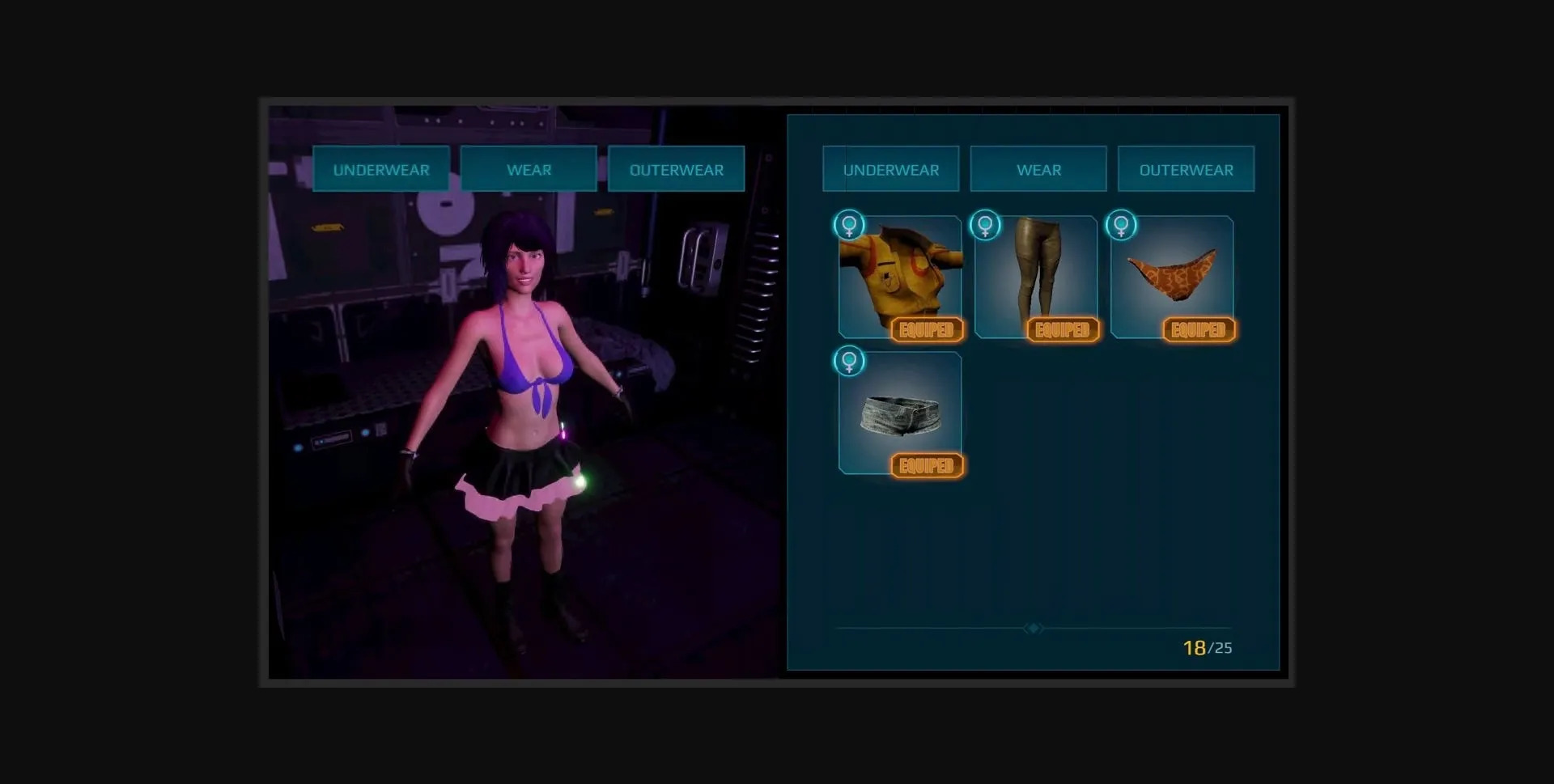Toggle the EQUIPED badge on the leggings
The image size is (1554, 784).
click(x=1064, y=329)
